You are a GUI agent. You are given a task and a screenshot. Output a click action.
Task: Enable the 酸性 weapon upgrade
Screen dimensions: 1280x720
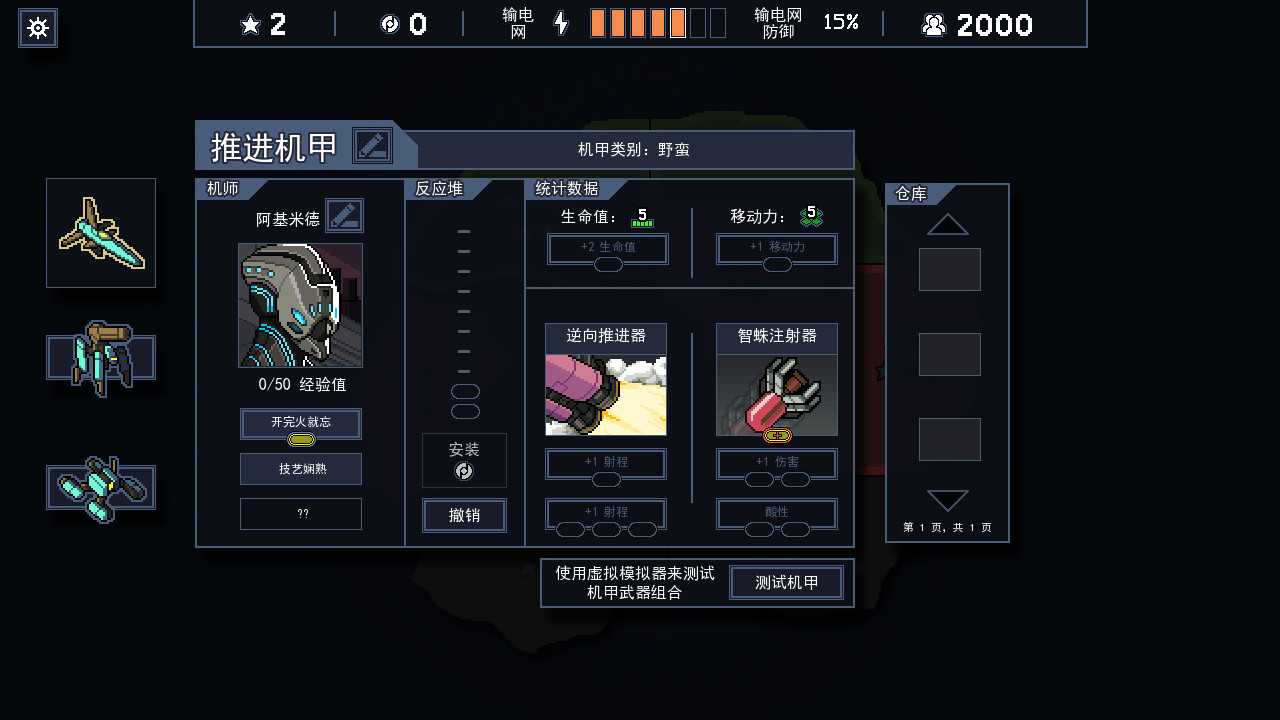point(776,514)
